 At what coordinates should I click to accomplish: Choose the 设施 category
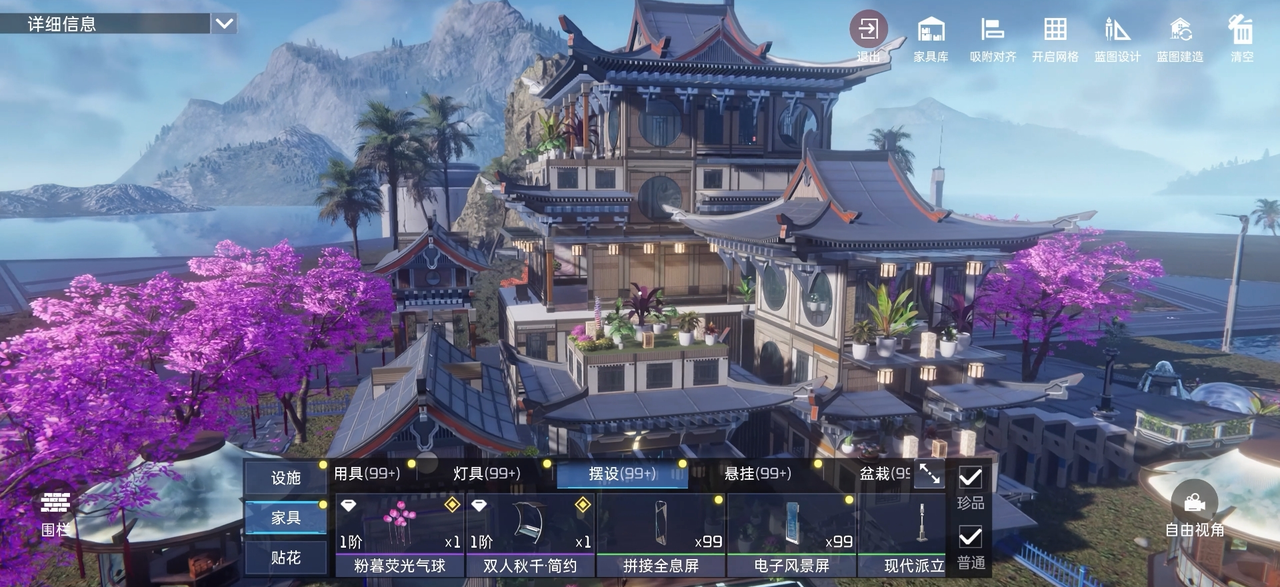coord(286,478)
